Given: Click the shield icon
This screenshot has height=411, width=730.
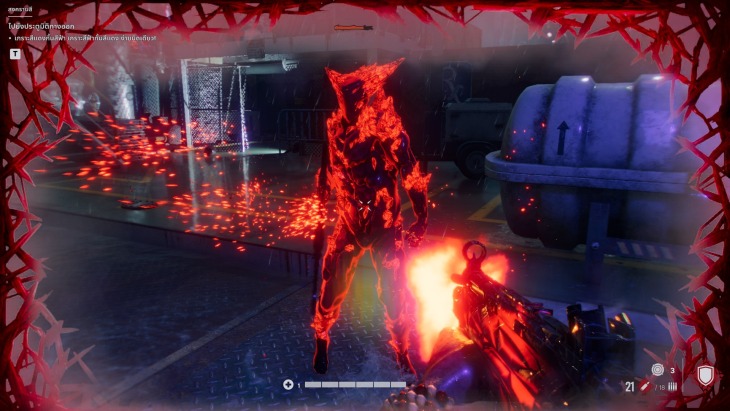Looking at the screenshot, I should 706,376.
